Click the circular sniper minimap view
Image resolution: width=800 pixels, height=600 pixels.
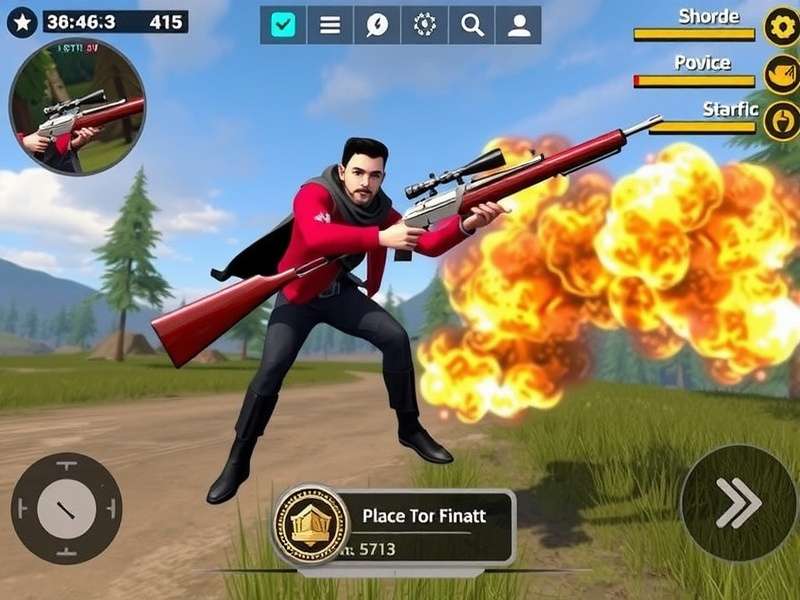click(77, 106)
